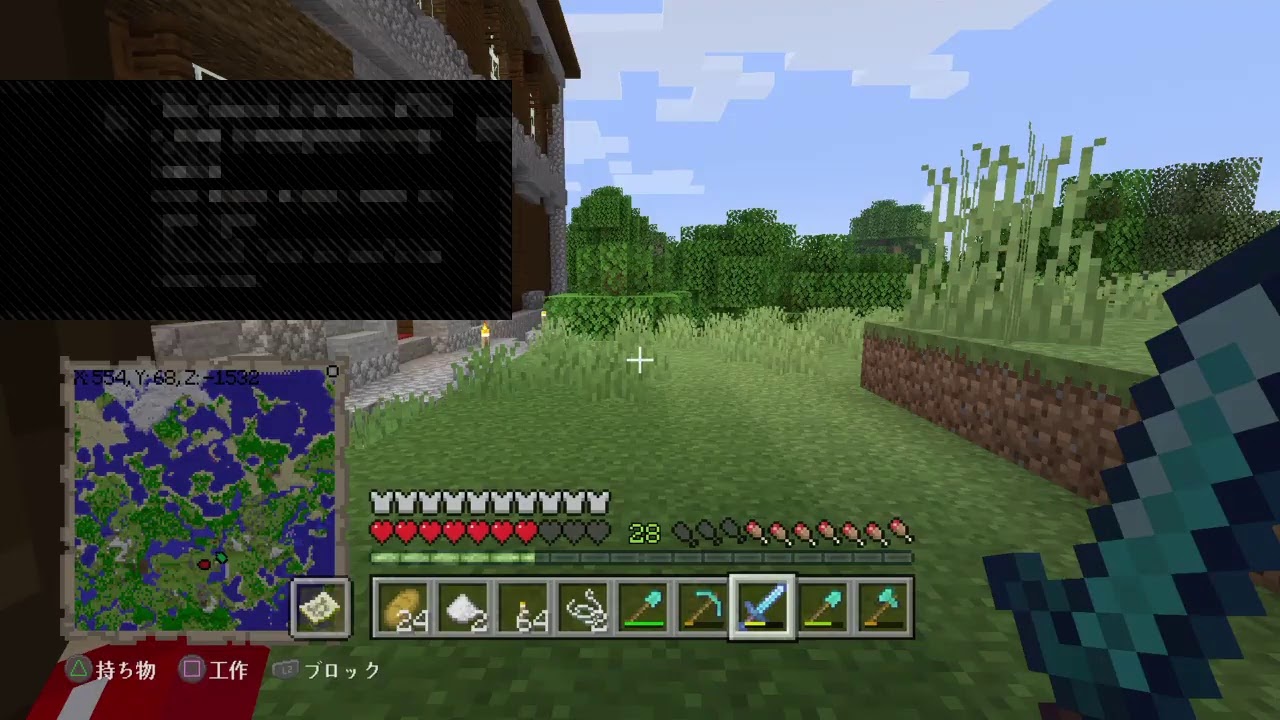
Task: Click the experience bar showing level 28
Action: [644, 533]
